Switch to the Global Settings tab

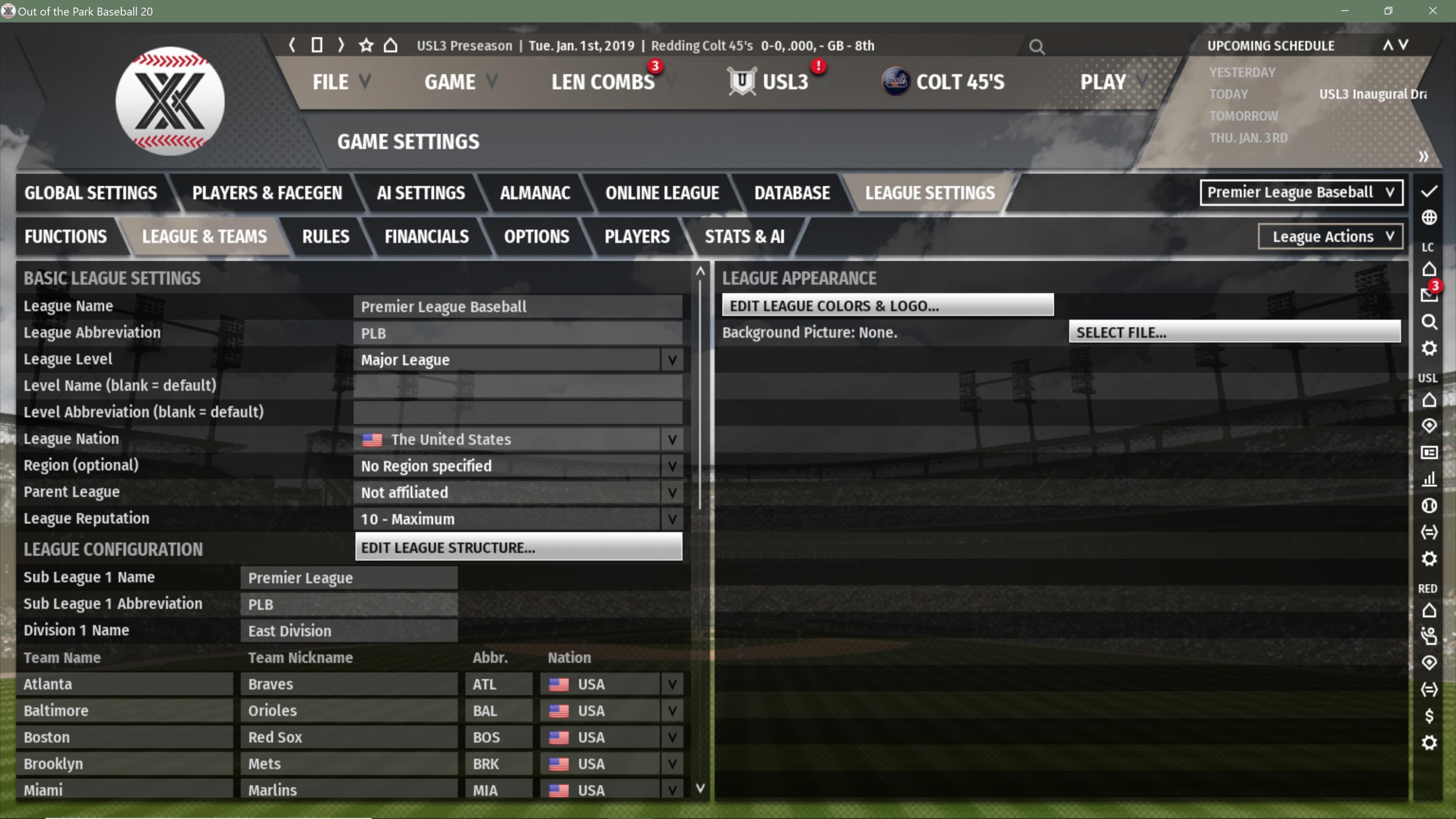(x=91, y=193)
